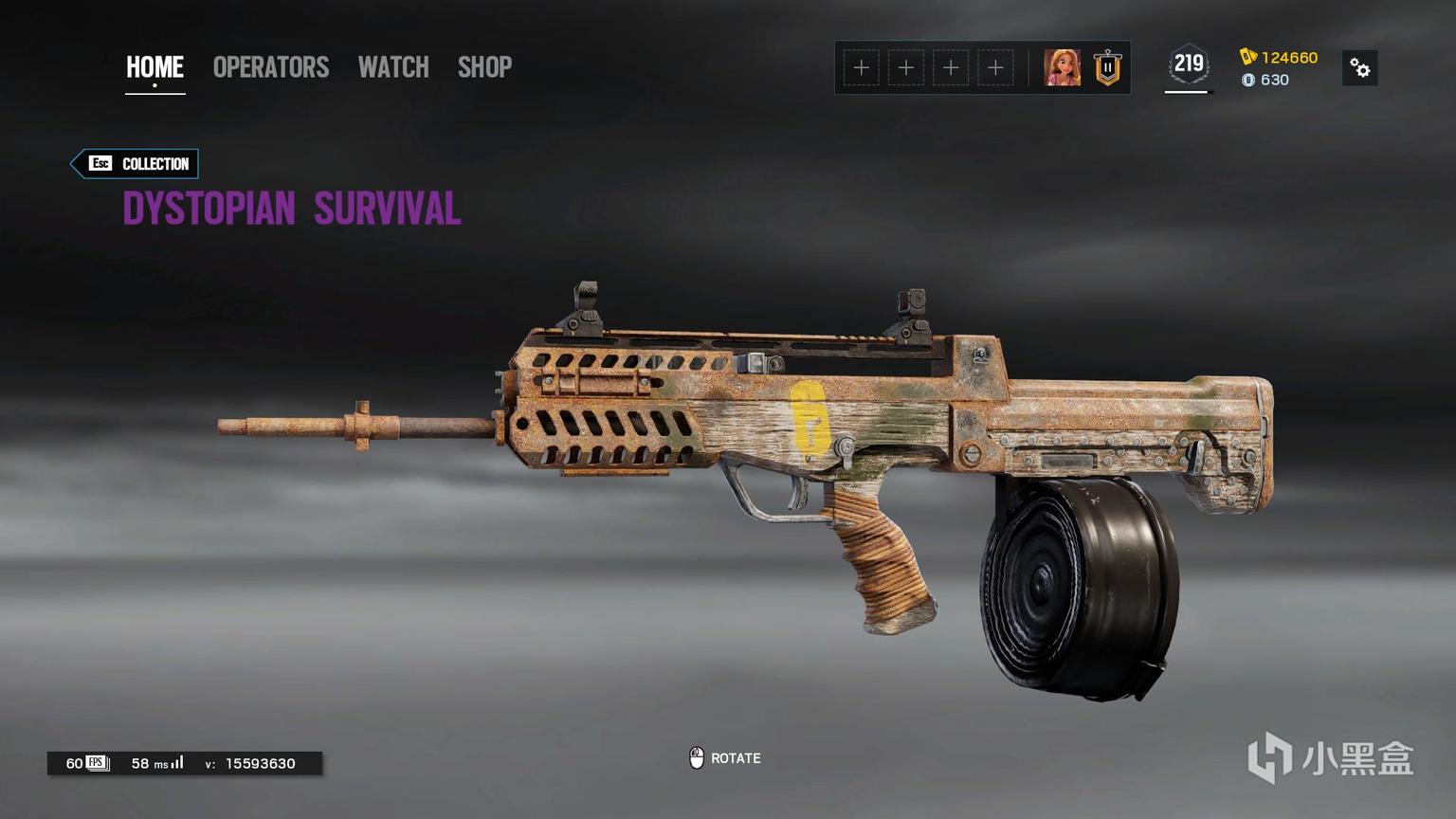
Task: Open the player profile avatar
Action: point(1062,68)
